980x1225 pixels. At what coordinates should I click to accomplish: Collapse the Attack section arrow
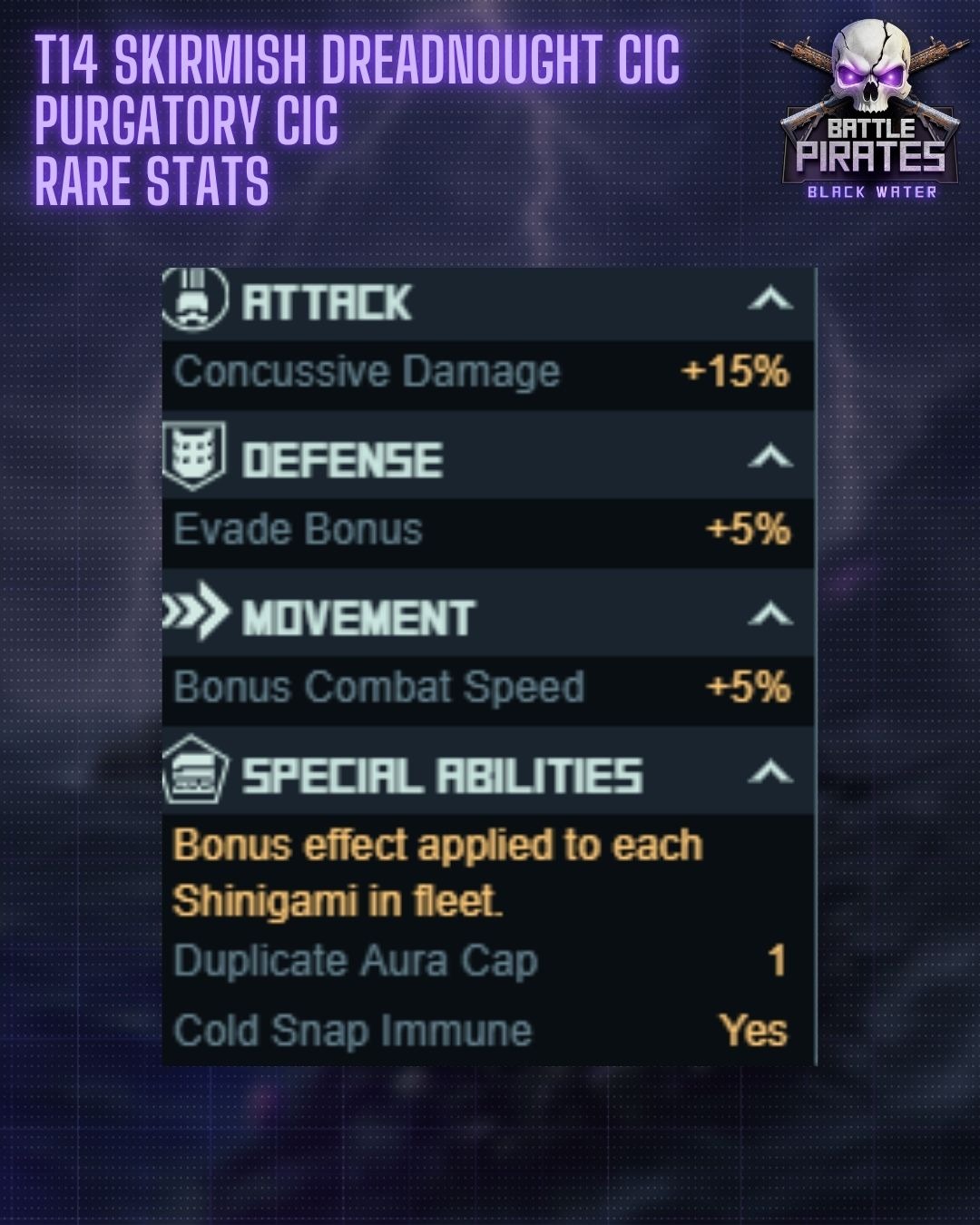pos(770,299)
